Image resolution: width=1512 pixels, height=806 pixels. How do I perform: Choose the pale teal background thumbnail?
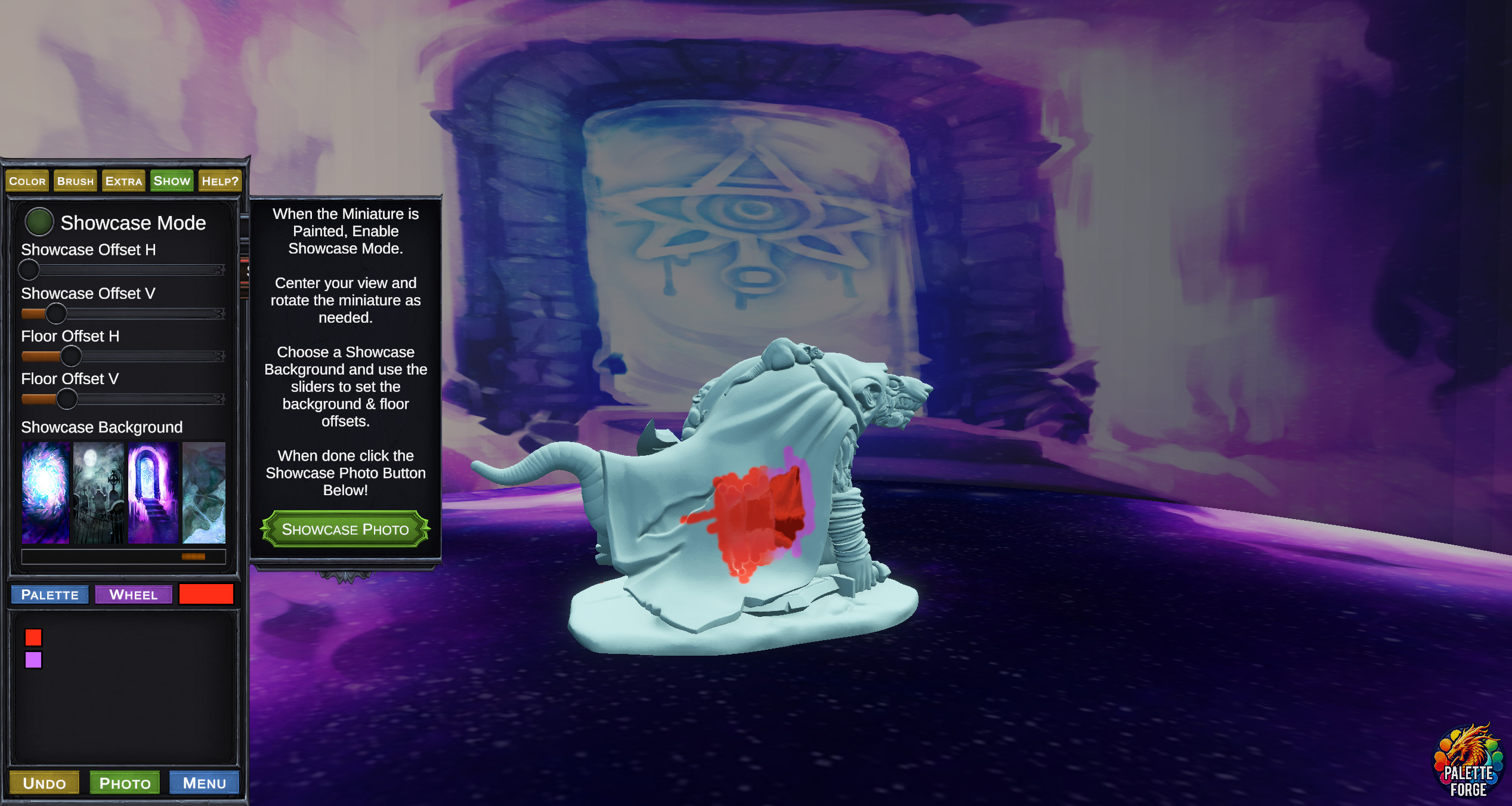(x=204, y=492)
